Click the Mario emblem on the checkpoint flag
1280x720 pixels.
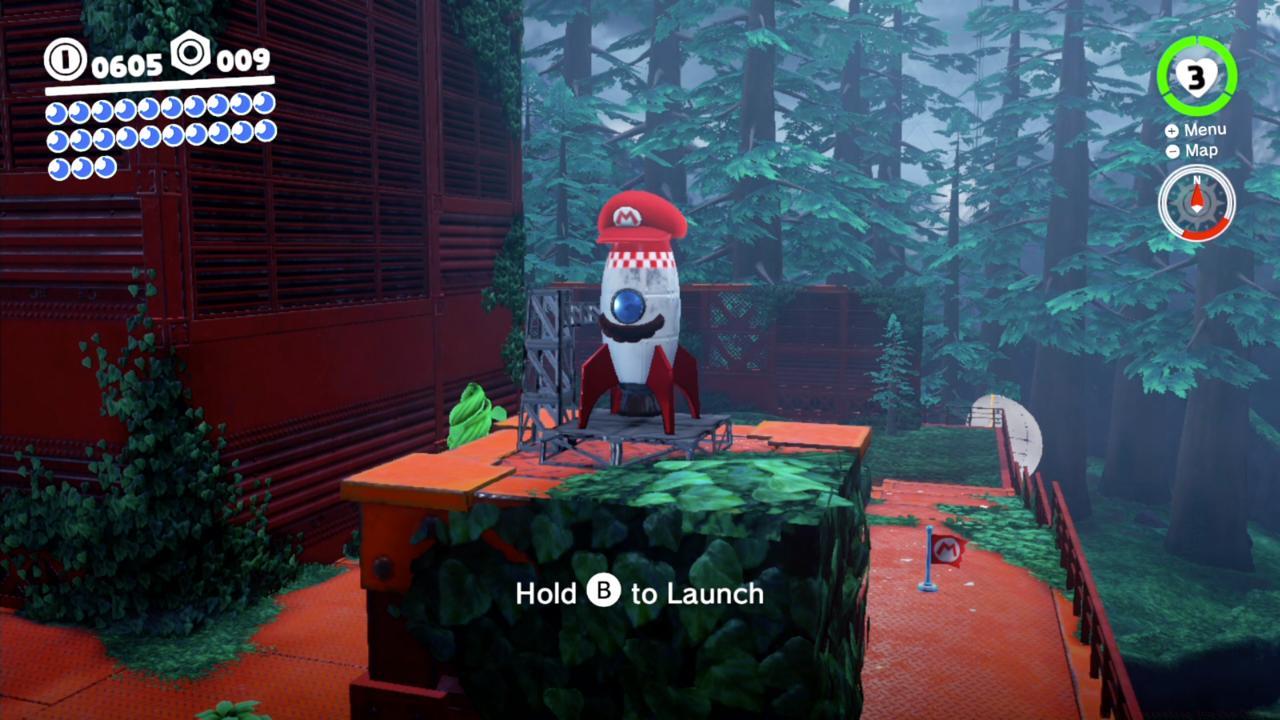[x=948, y=551]
